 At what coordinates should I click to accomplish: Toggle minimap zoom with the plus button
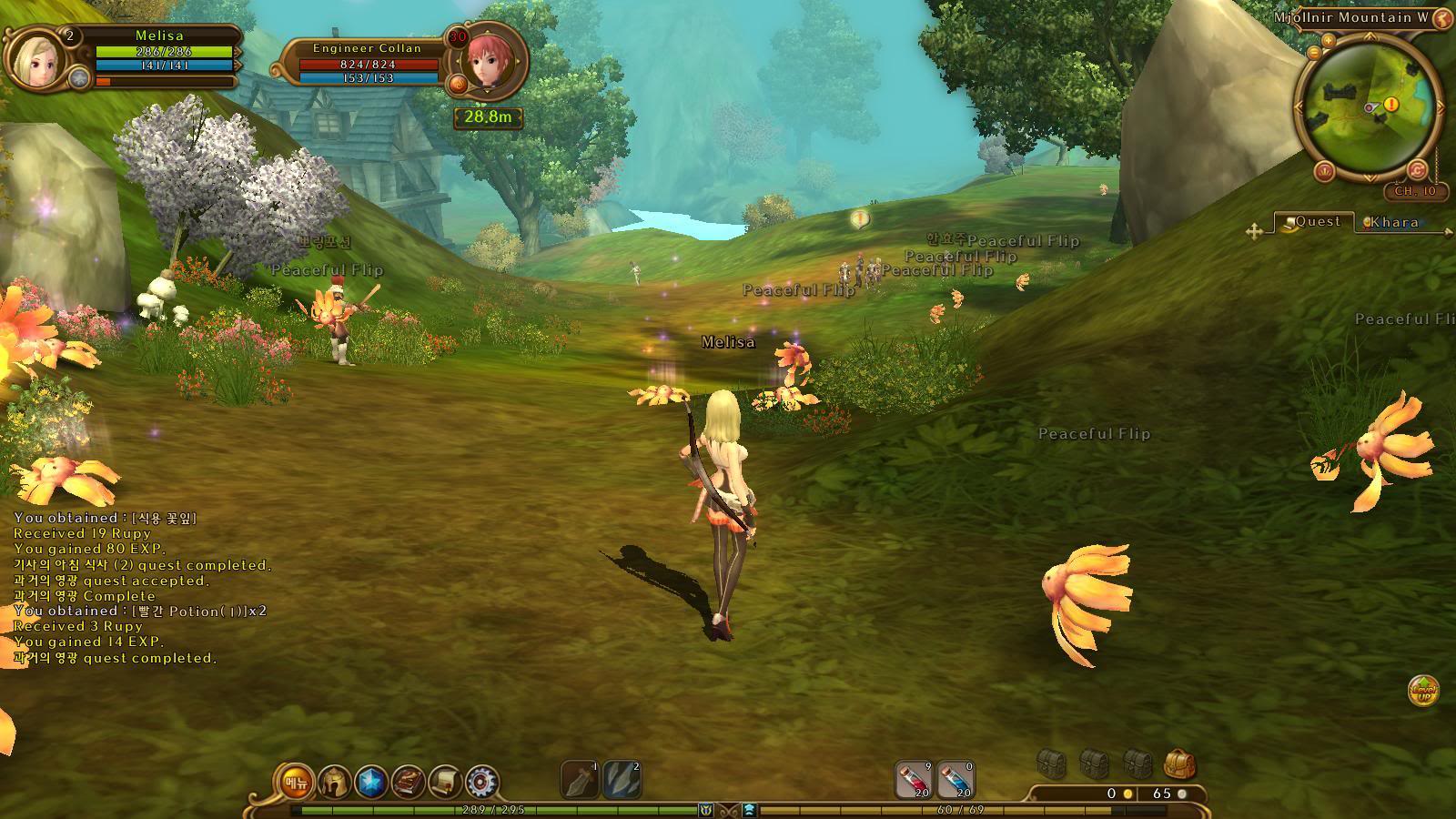click(1327, 41)
